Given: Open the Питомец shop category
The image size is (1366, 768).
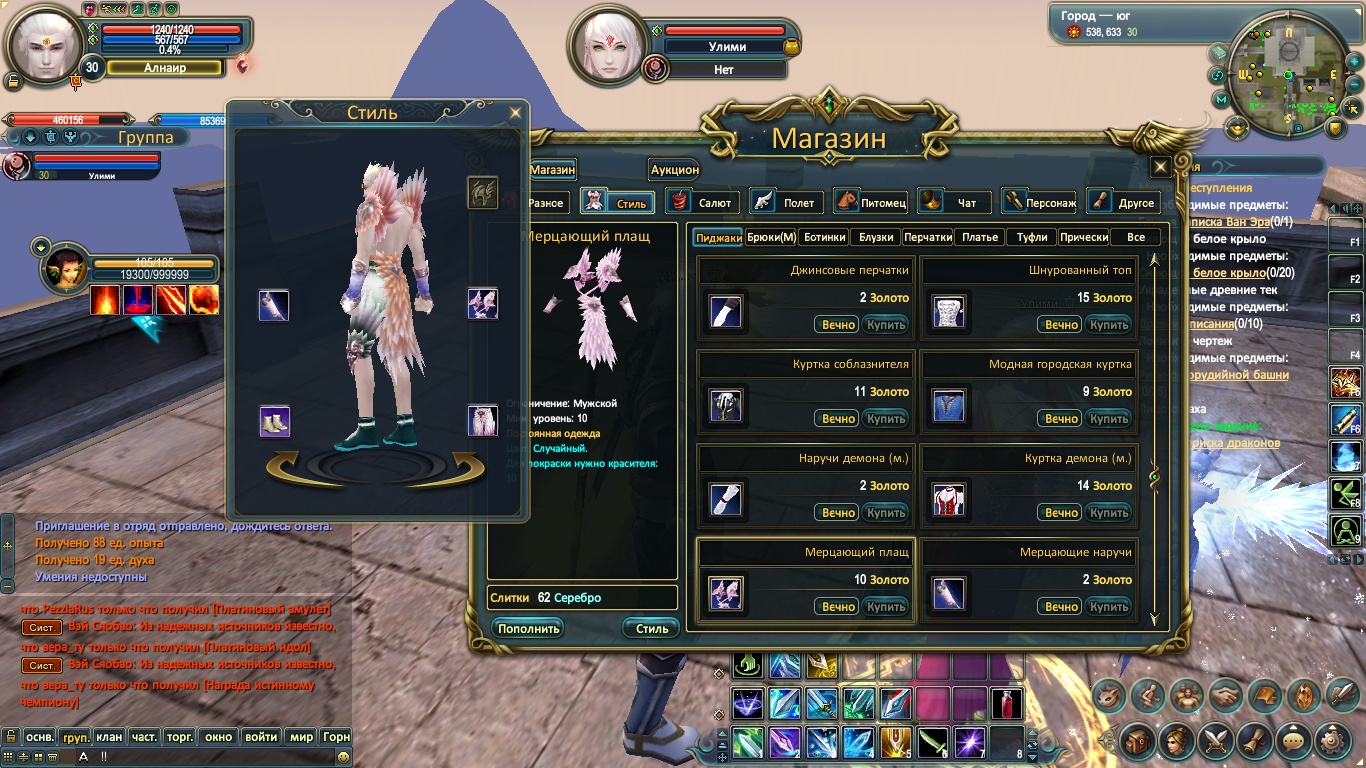Looking at the screenshot, I should point(871,202).
